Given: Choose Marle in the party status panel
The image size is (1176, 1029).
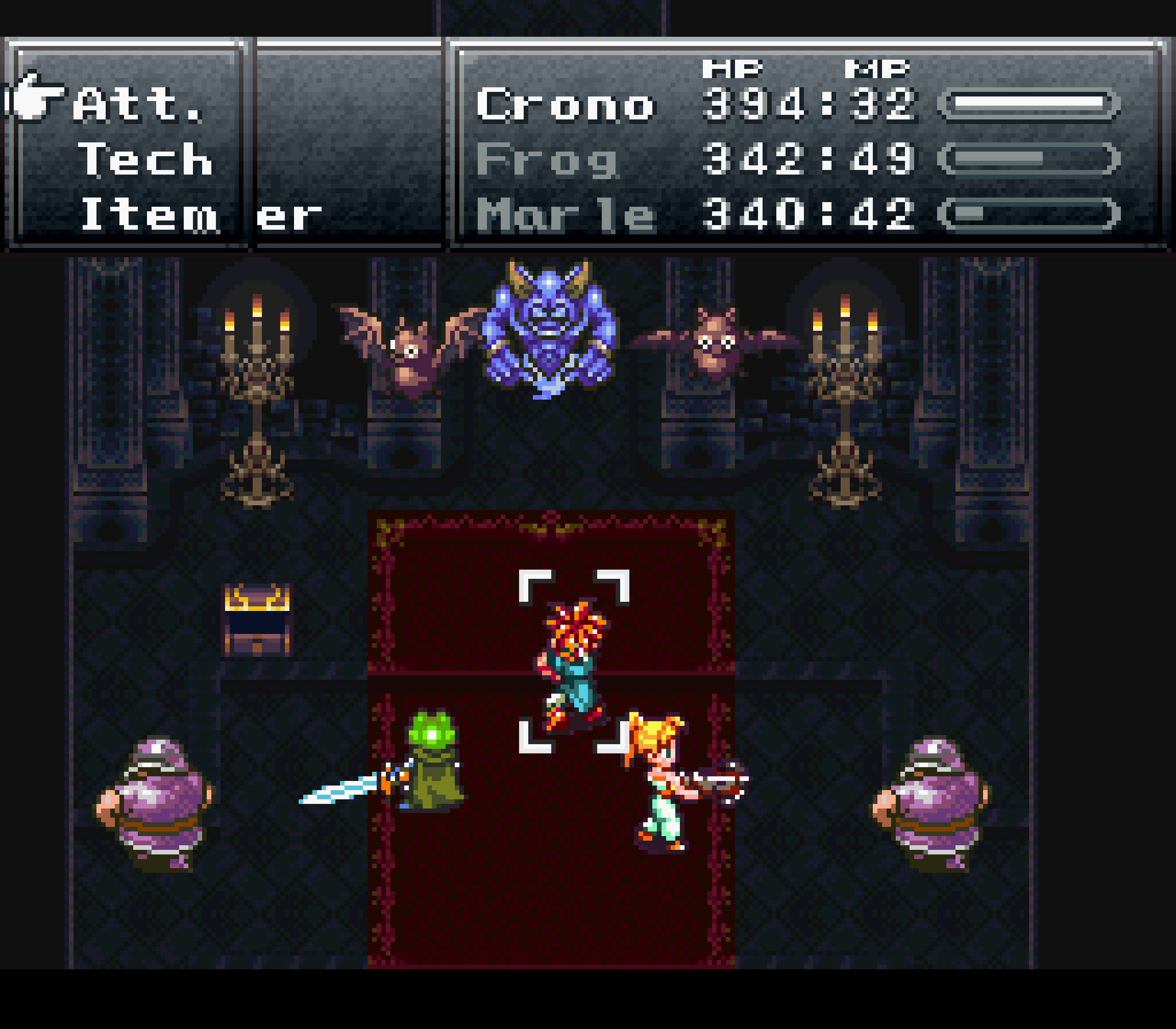Looking at the screenshot, I should click(565, 214).
